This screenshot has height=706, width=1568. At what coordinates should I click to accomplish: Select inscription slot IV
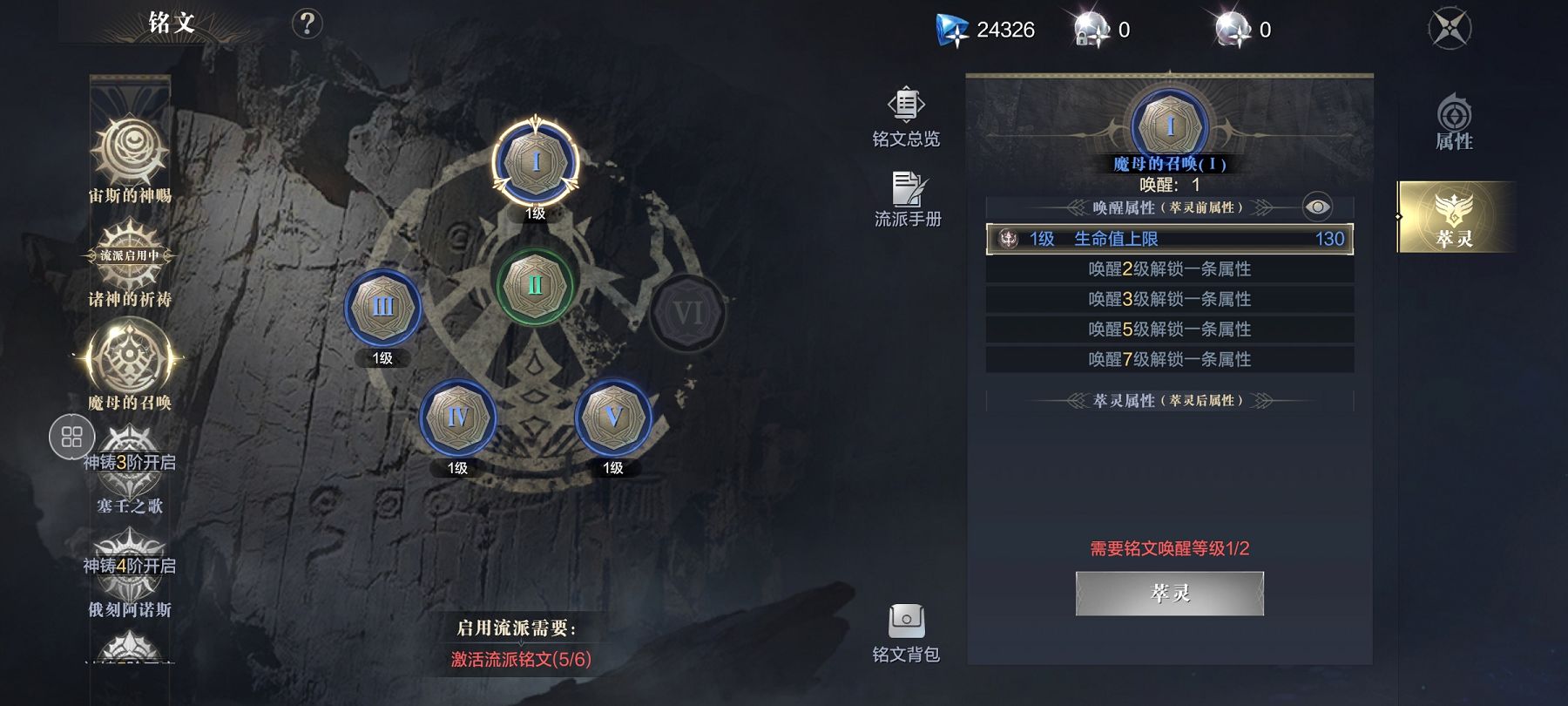click(457, 417)
